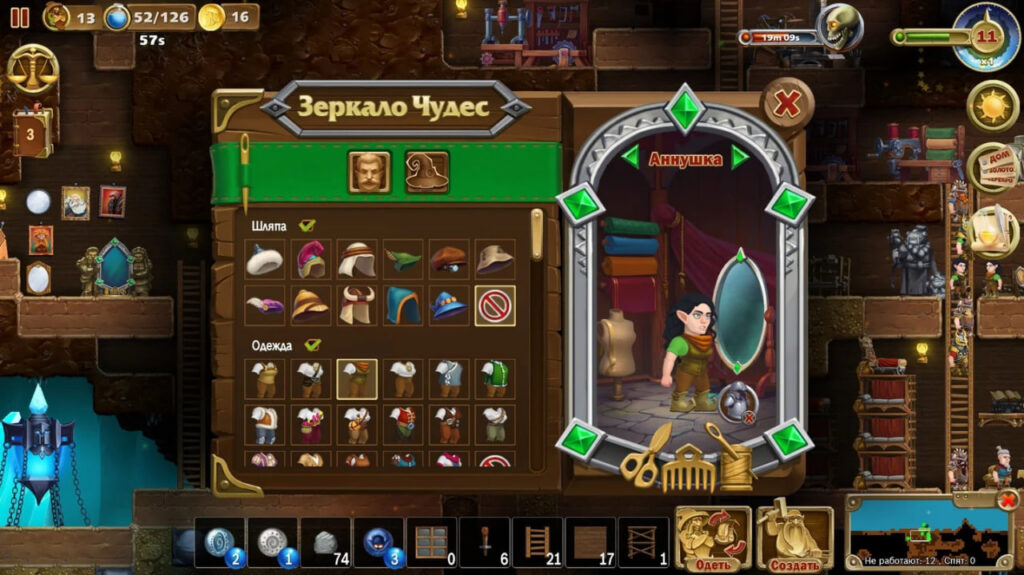Choose the horned helmet hat
The image size is (1024, 575).
point(357,305)
